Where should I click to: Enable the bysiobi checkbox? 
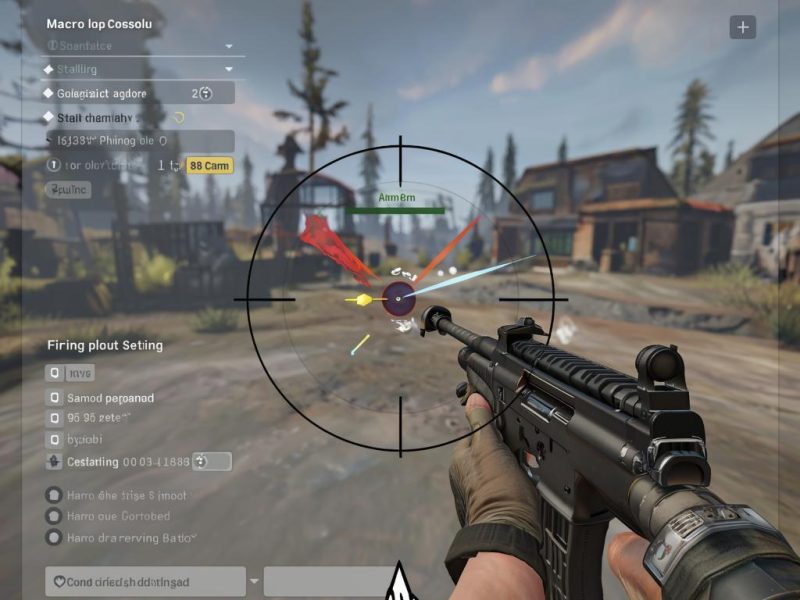coord(54,439)
